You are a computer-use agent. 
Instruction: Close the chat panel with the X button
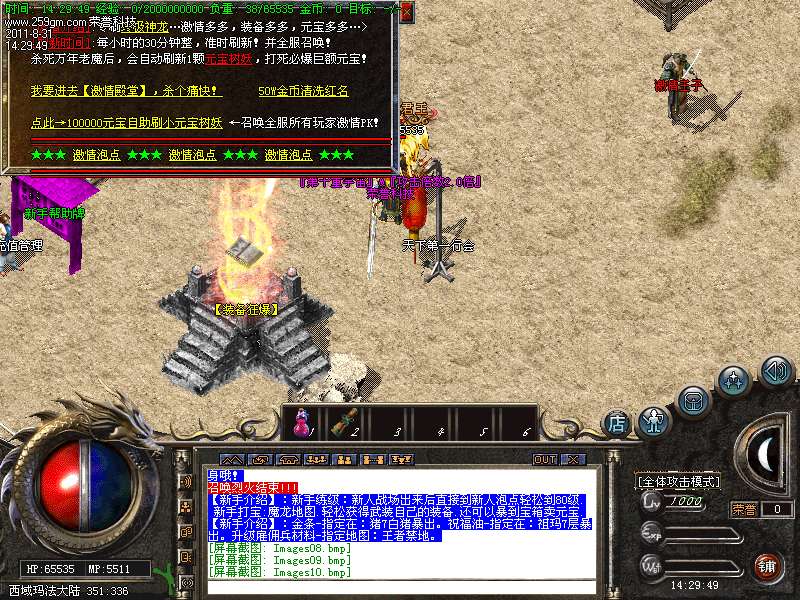[x=573, y=459]
